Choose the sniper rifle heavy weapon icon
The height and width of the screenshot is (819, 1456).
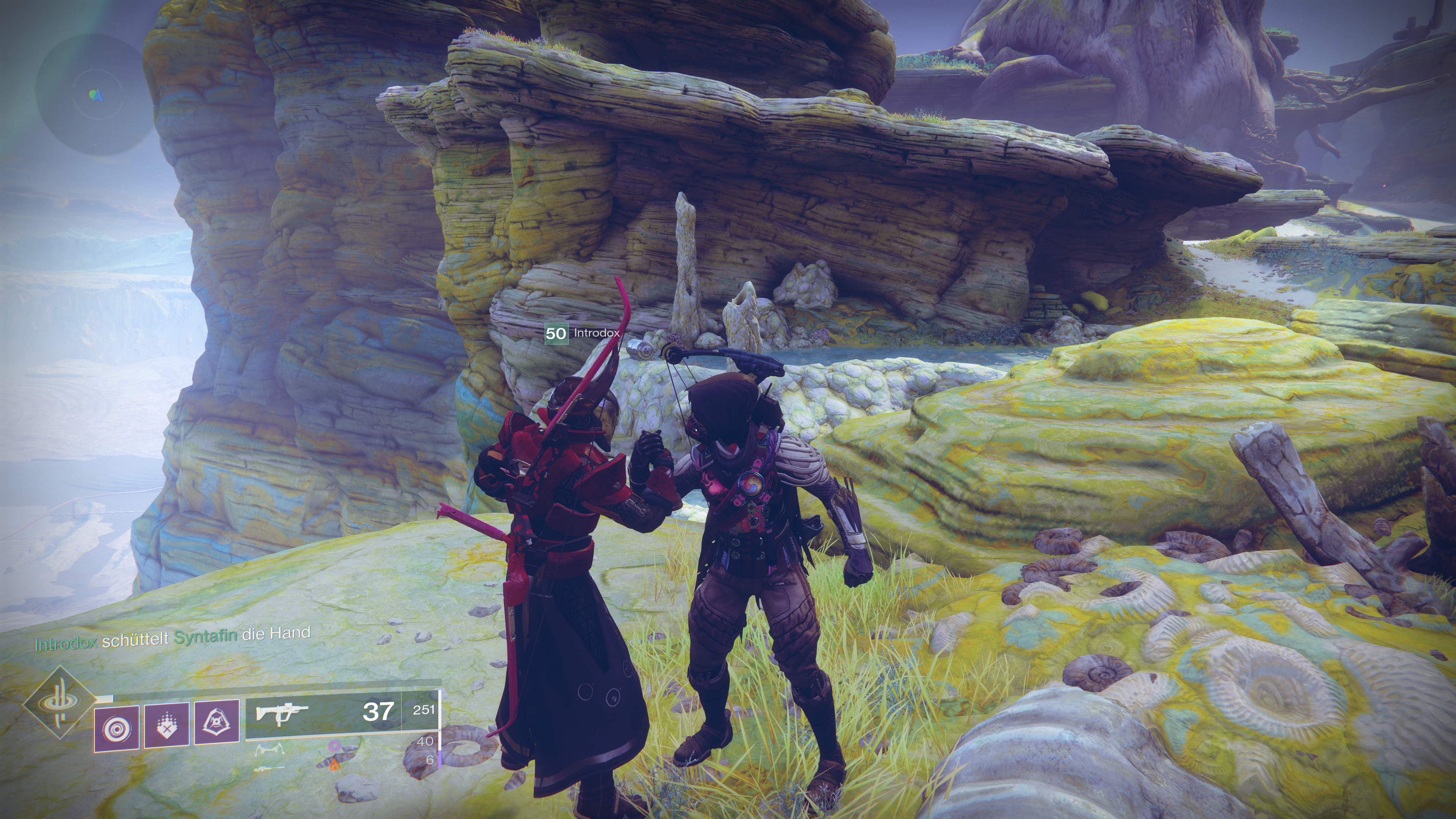[270, 769]
